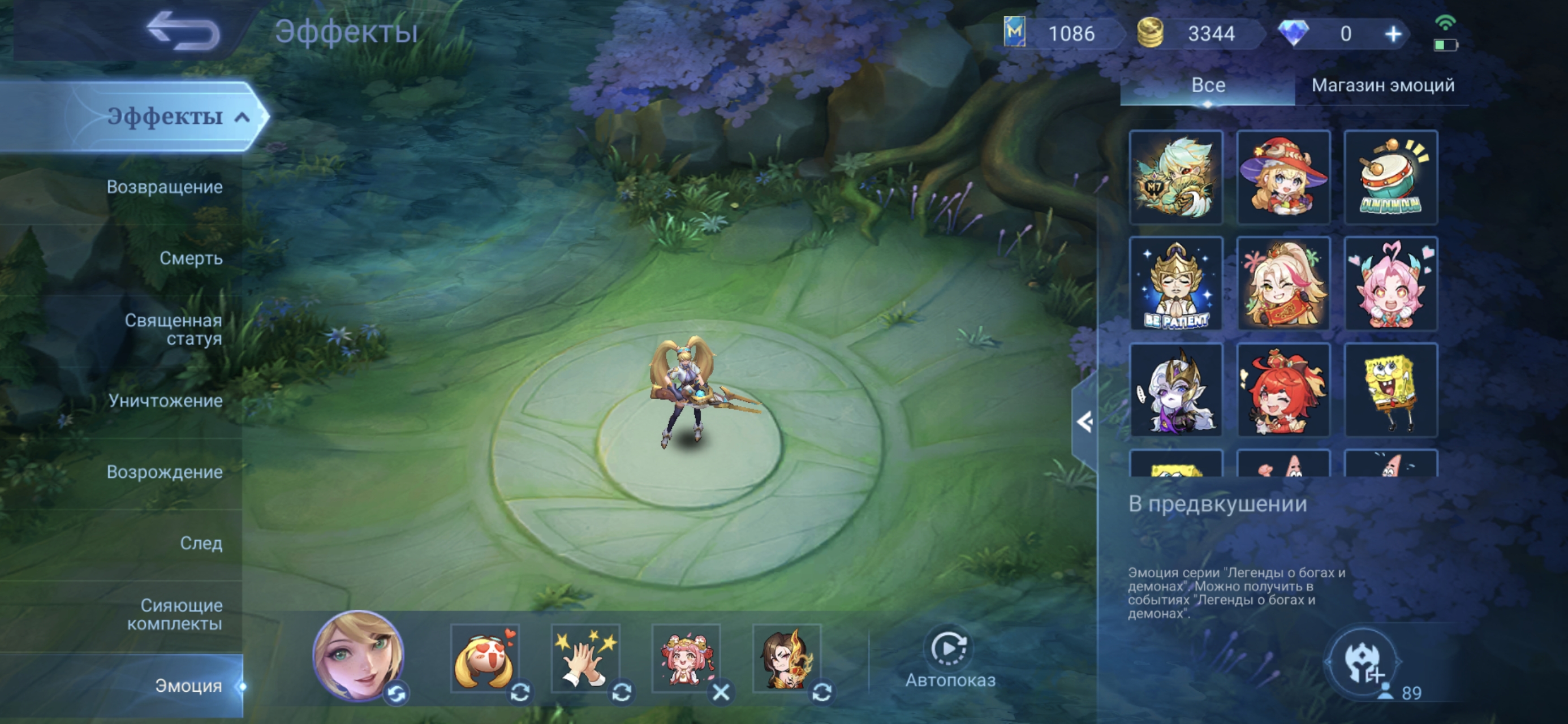The width and height of the screenshot is (1568, 724).
Task: Open the Возвращение effects category
Action: point(165,187)
